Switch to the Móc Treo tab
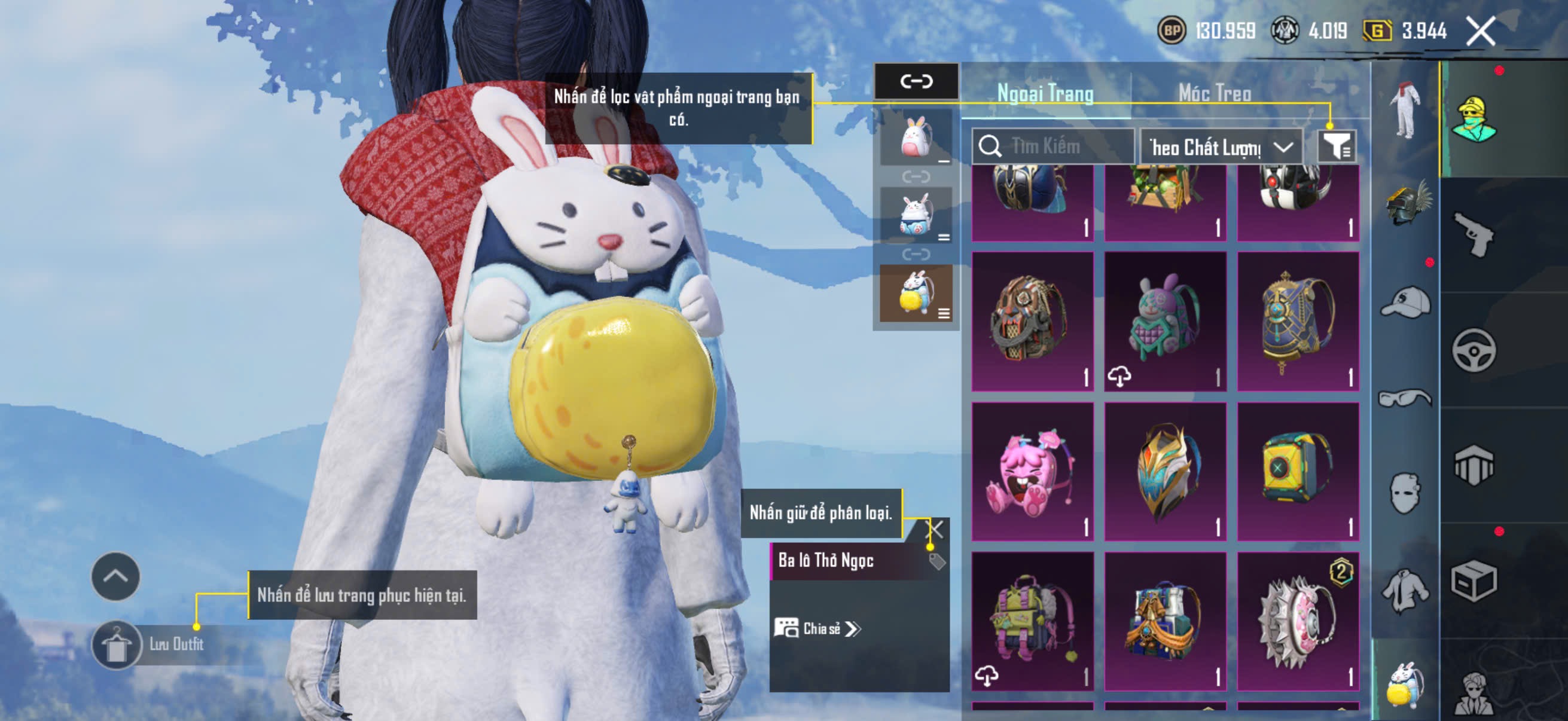Viewport: 1568px width, 721px height. click(1215, 93)
